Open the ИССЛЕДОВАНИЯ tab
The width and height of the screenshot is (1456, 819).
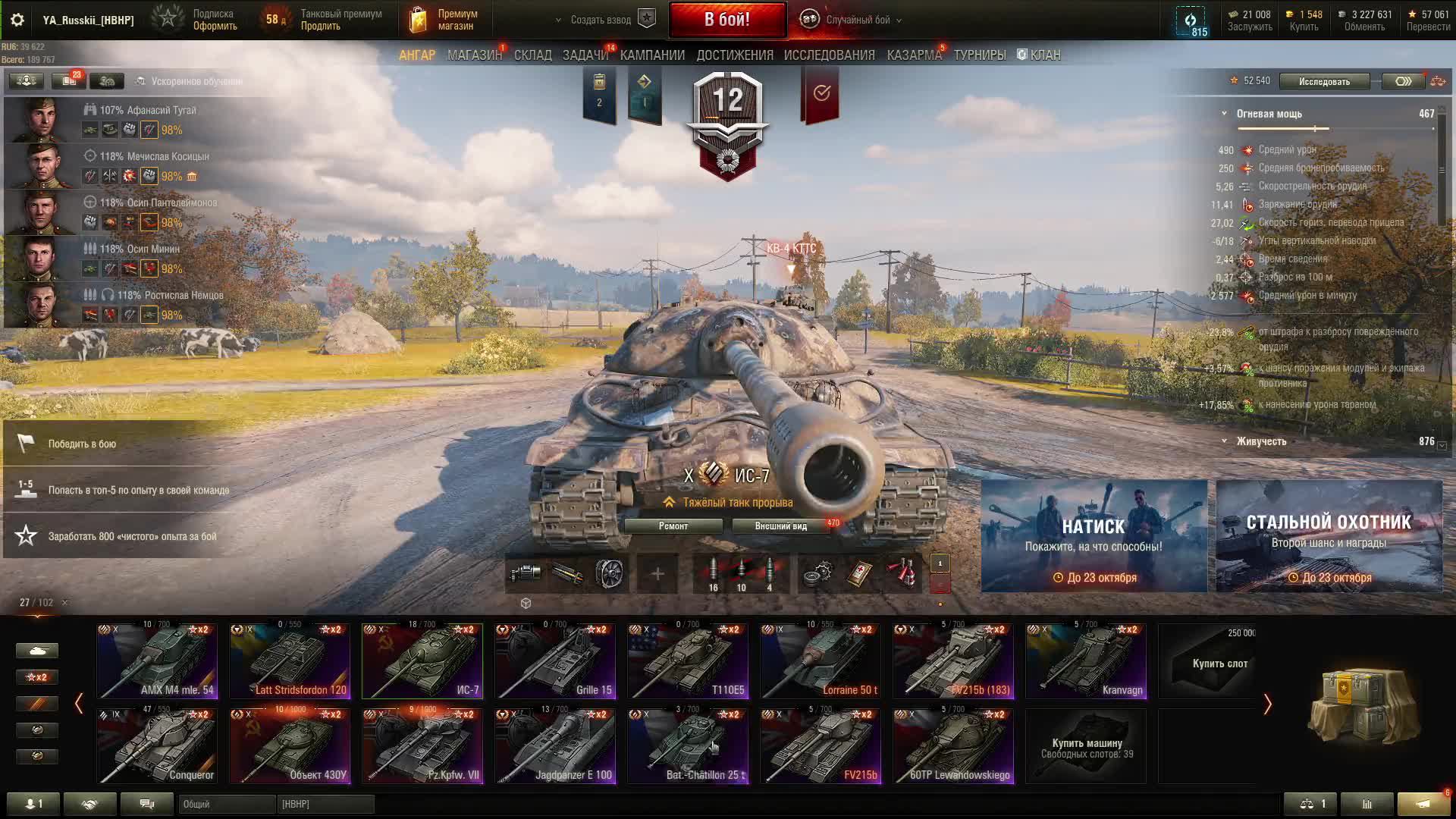point(829,55)
